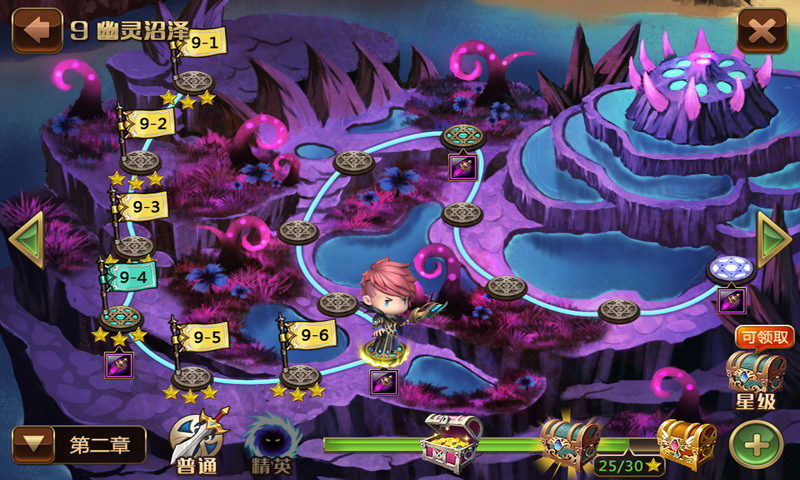Viewport: 800px width, 480px height.
Task: Select the teal 9-4 stage flag
Action: tap(131, 276)
